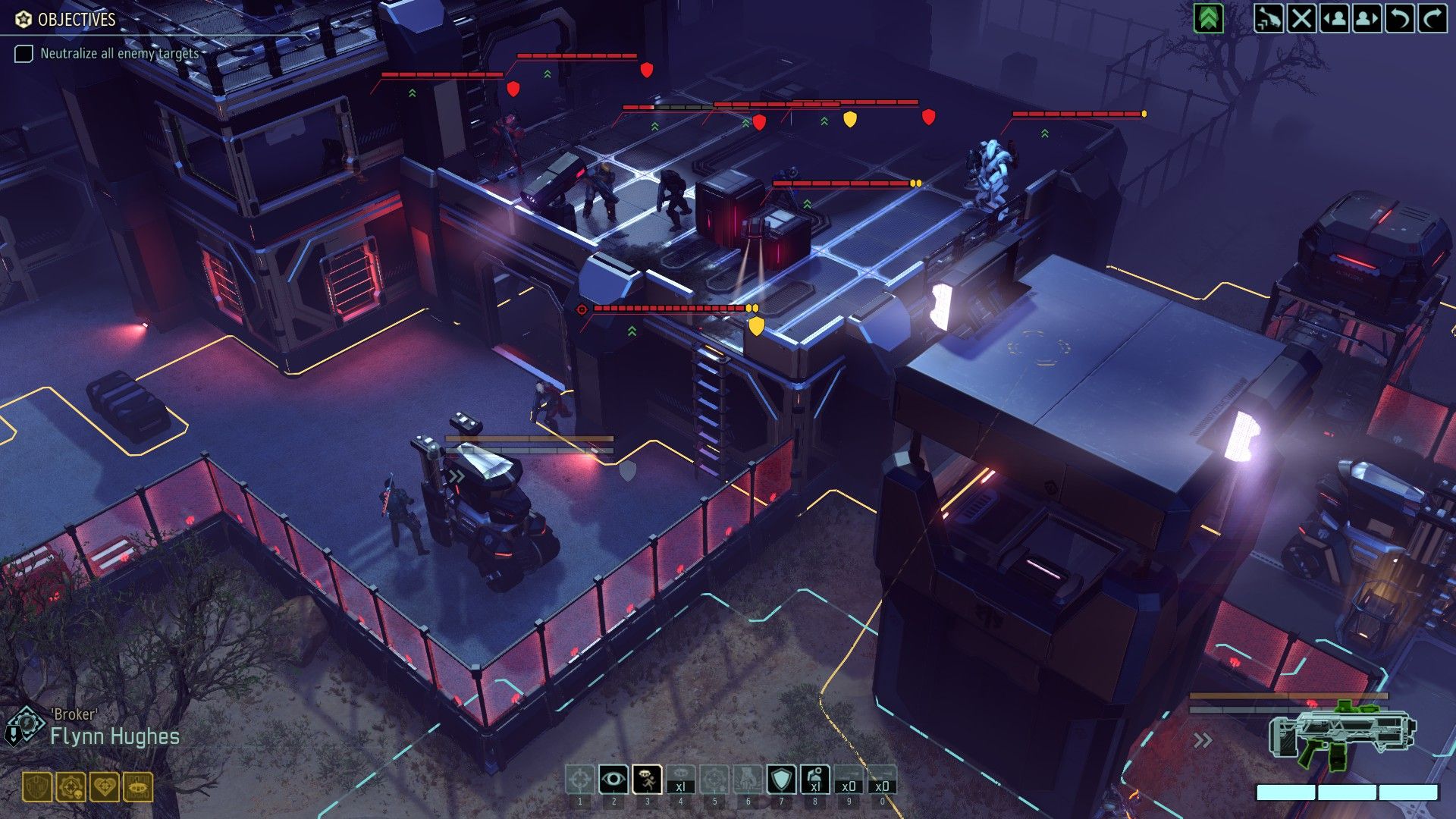Activate the Overwatch eye ability
Image resolution: width=1456 pixels, height=819 pixels.
pyautogui.click(x=613, y=780)
